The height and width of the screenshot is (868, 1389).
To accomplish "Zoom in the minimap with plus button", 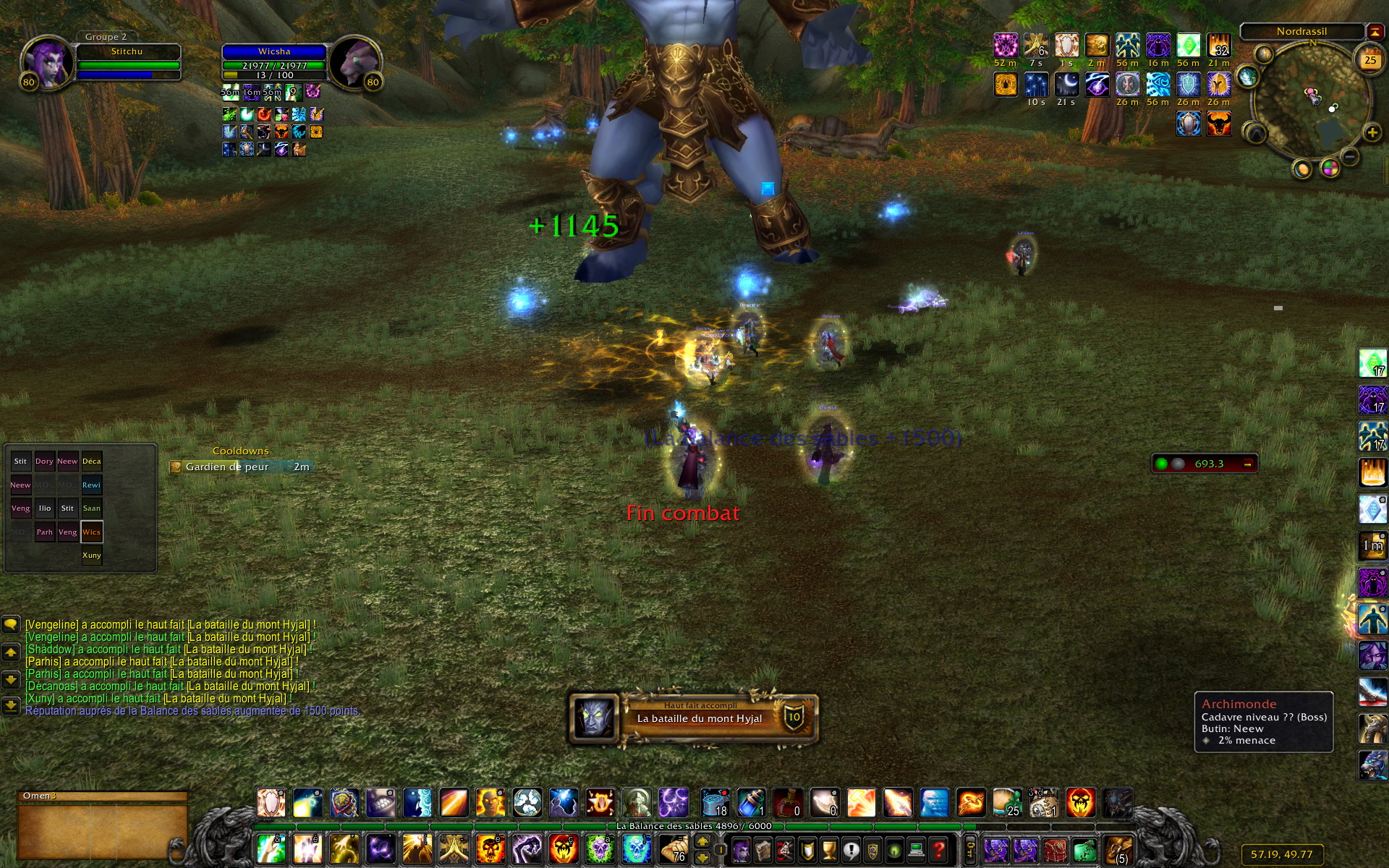I will [1372, 132].
